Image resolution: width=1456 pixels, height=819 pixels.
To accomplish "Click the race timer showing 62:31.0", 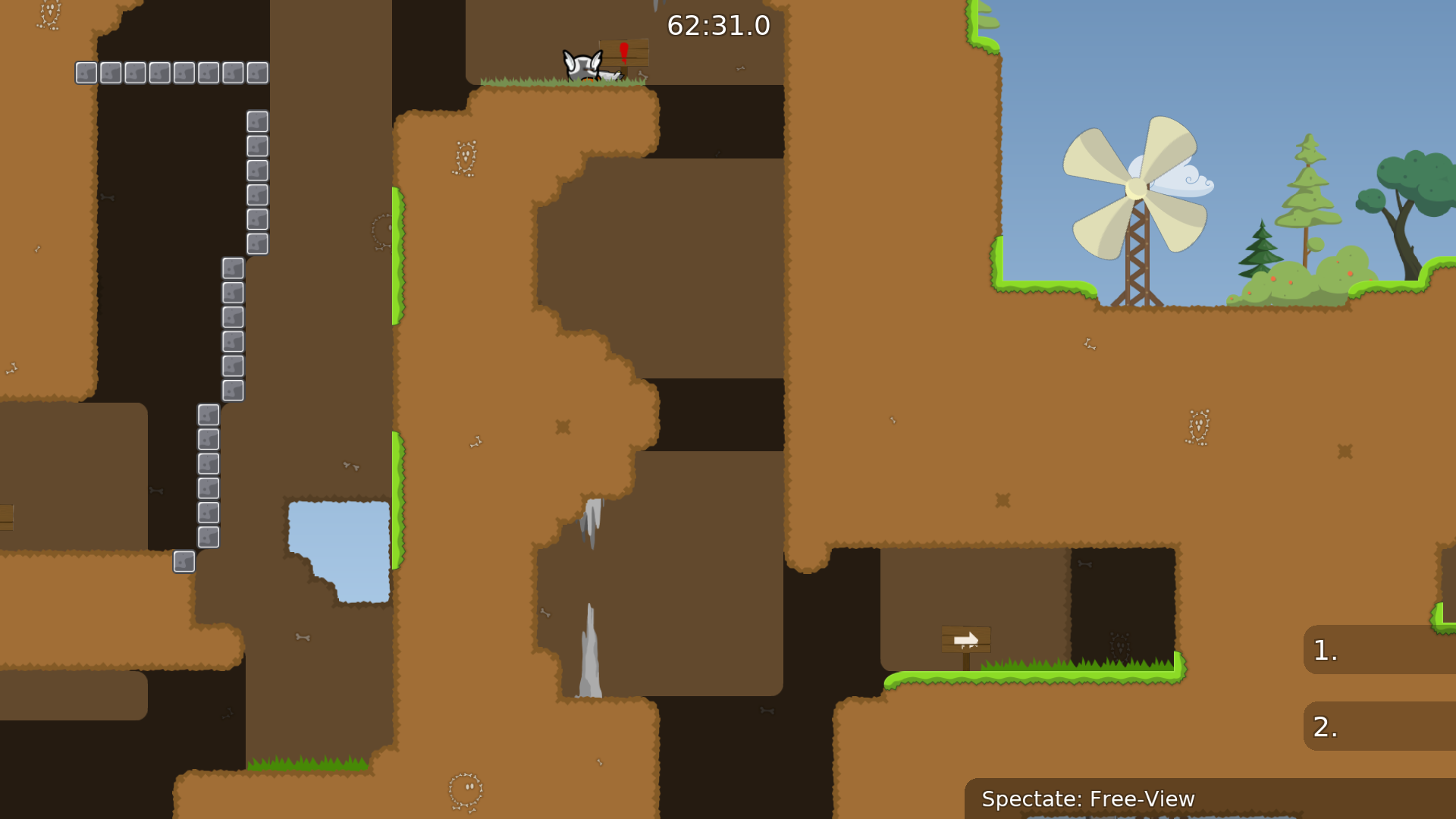I will [x=717, y=25].
